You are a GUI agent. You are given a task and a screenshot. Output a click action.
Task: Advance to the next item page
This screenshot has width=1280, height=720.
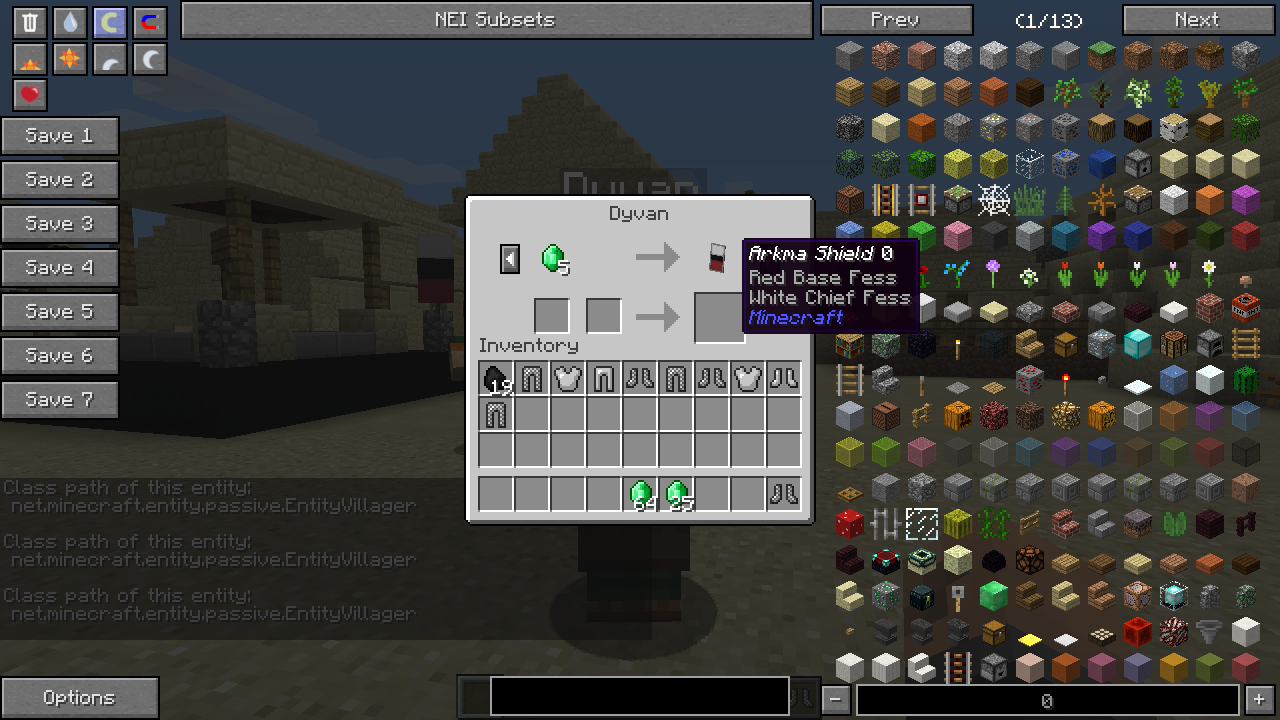coord(1198,20)
